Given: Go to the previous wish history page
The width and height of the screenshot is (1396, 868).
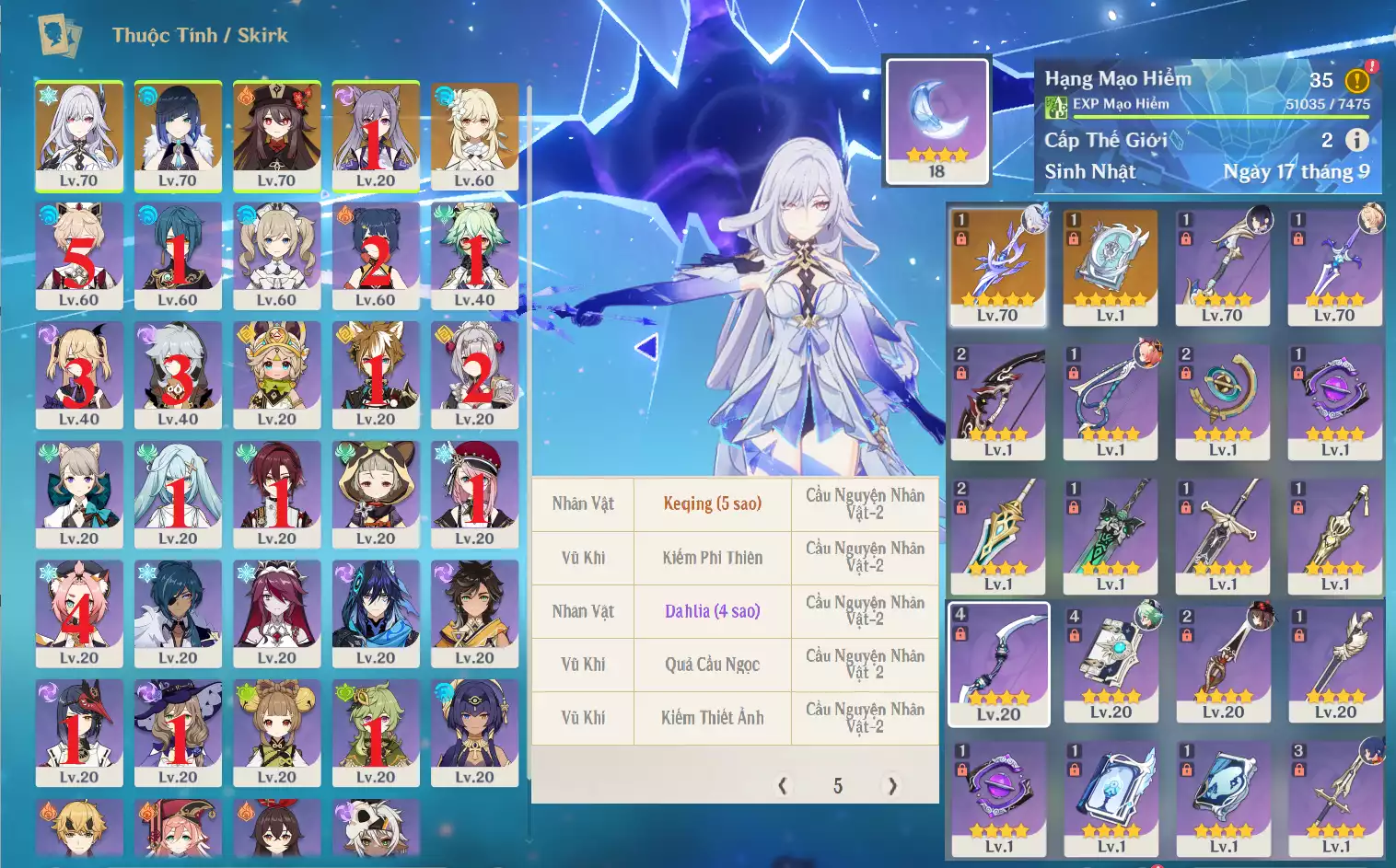Looking at the screenshot, I should click(783, 785).
